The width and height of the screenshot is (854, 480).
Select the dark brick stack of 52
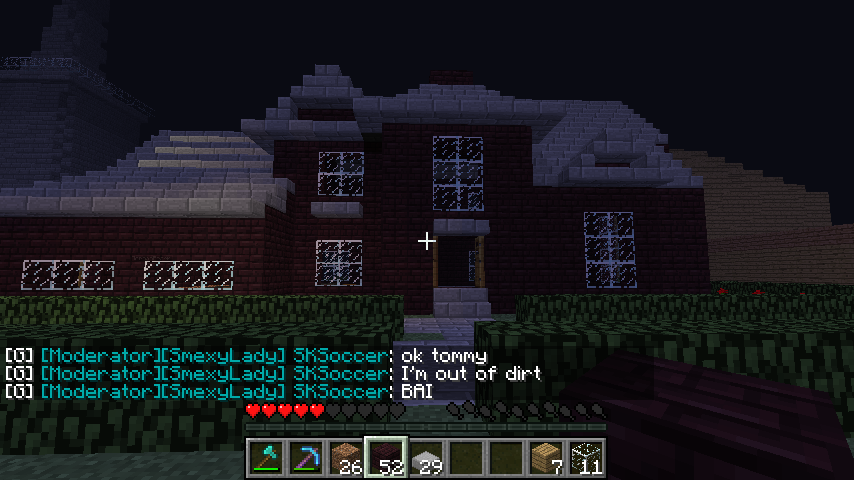point(385,458)
